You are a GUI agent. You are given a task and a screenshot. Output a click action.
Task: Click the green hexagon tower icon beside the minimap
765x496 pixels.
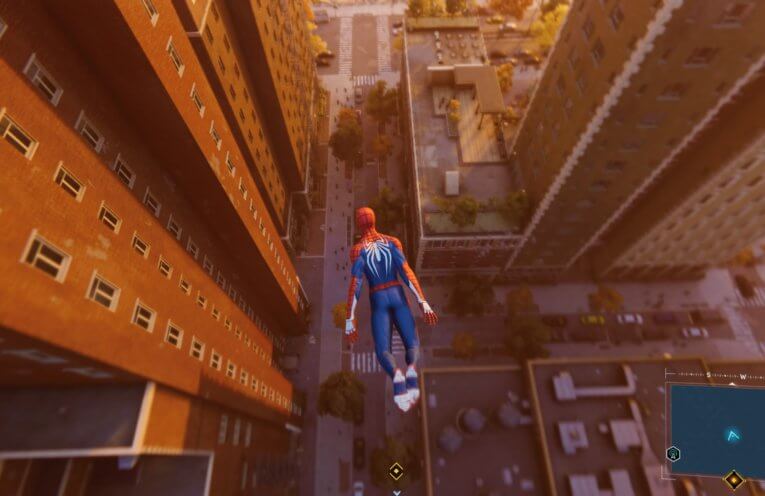click(673, 453)
